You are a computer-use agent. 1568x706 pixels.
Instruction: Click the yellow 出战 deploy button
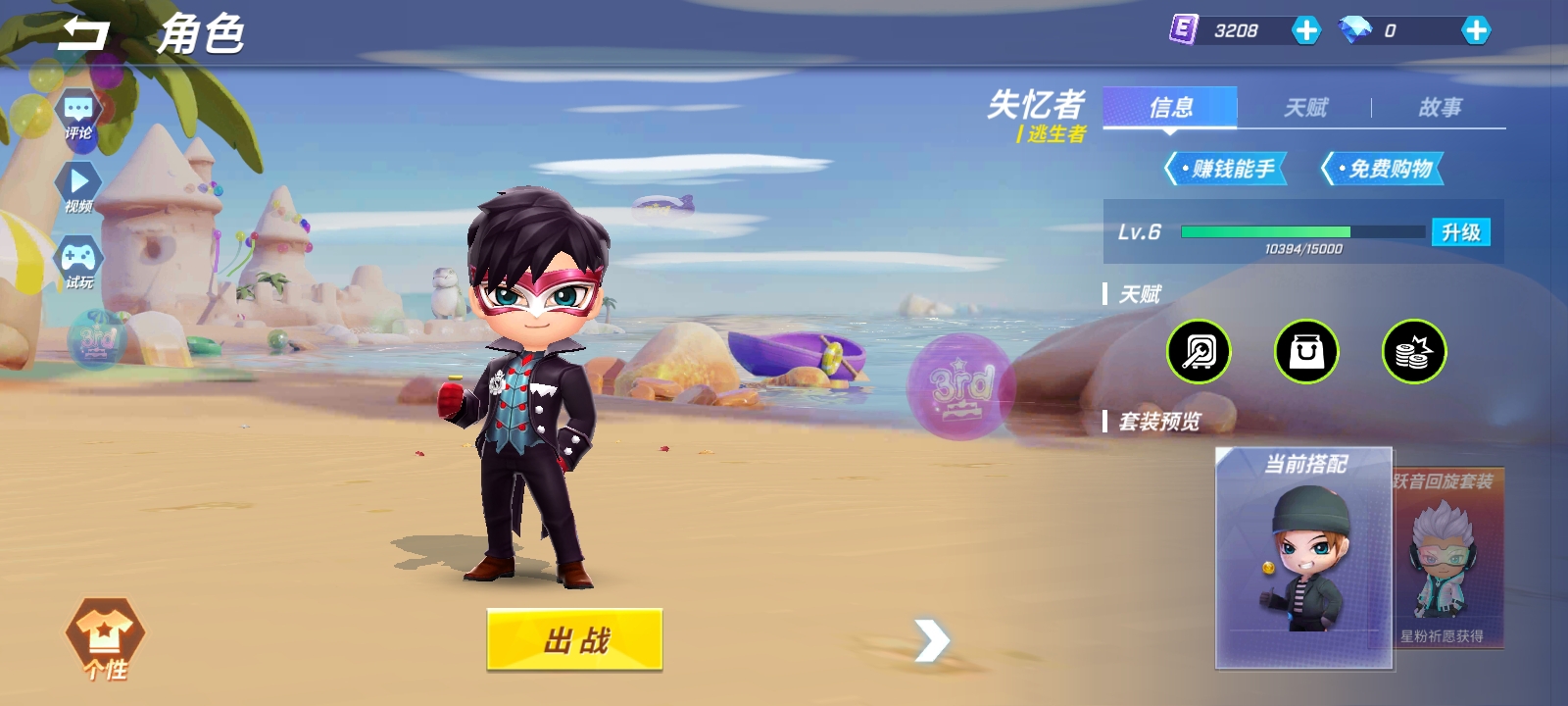pyautogui.click(x=574, y=640)
